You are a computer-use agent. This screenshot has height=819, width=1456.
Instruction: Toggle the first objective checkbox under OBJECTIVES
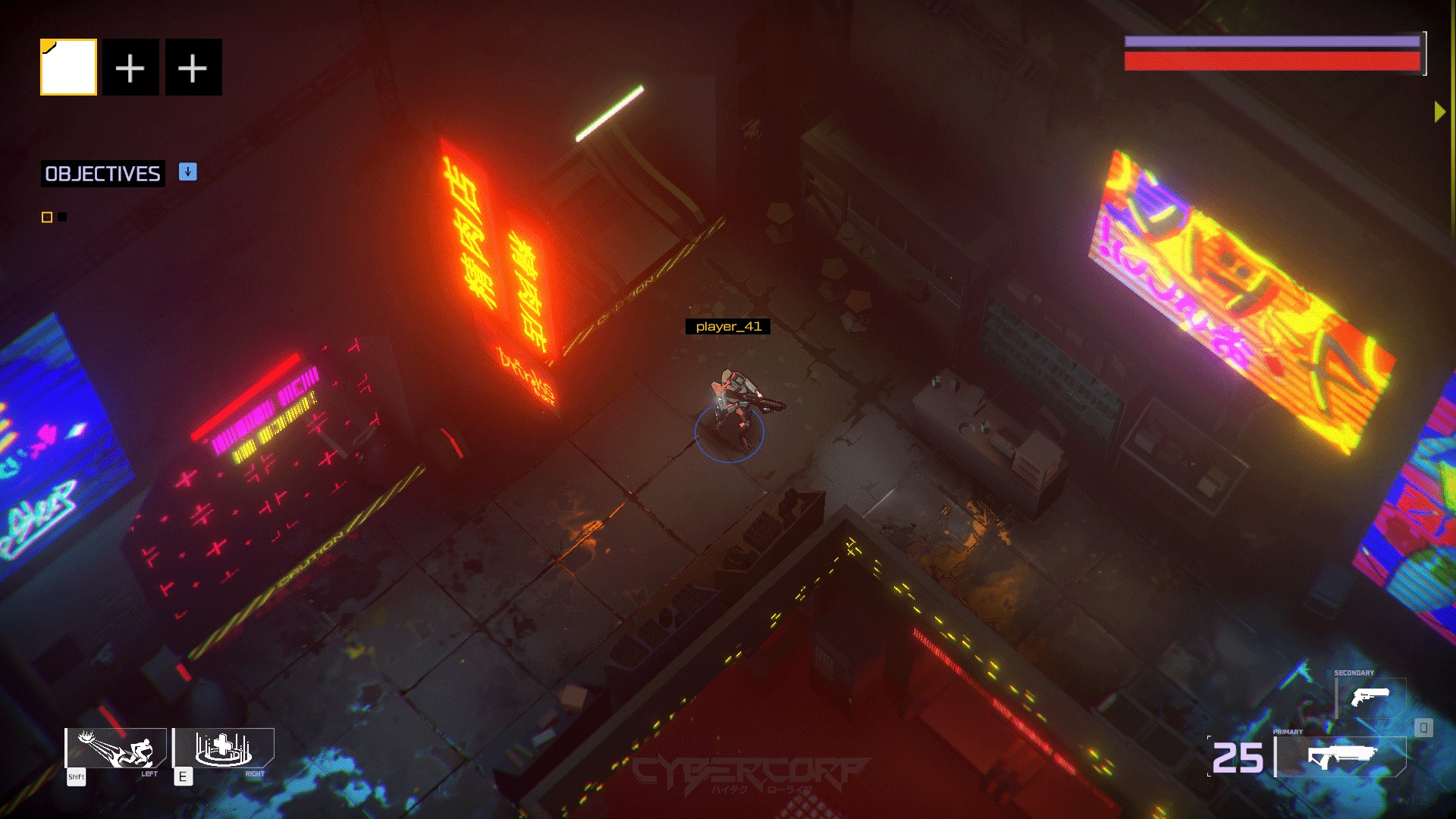(45, 216)
